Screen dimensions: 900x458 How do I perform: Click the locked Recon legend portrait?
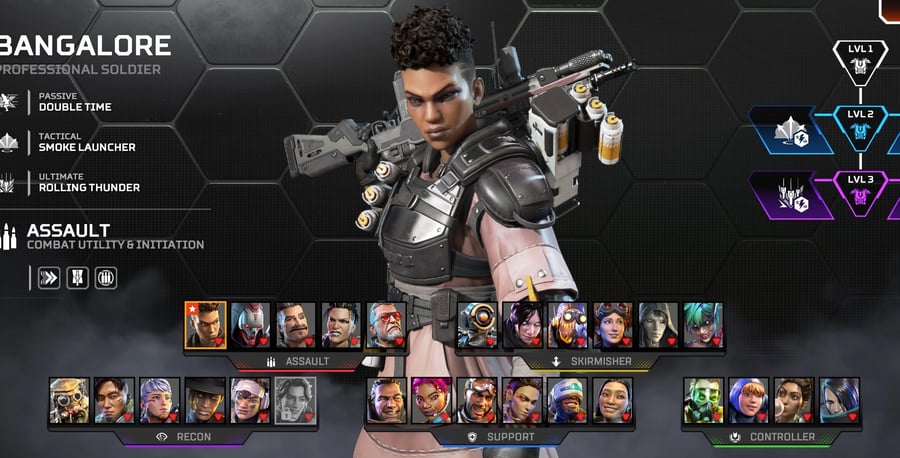(295, 400)
